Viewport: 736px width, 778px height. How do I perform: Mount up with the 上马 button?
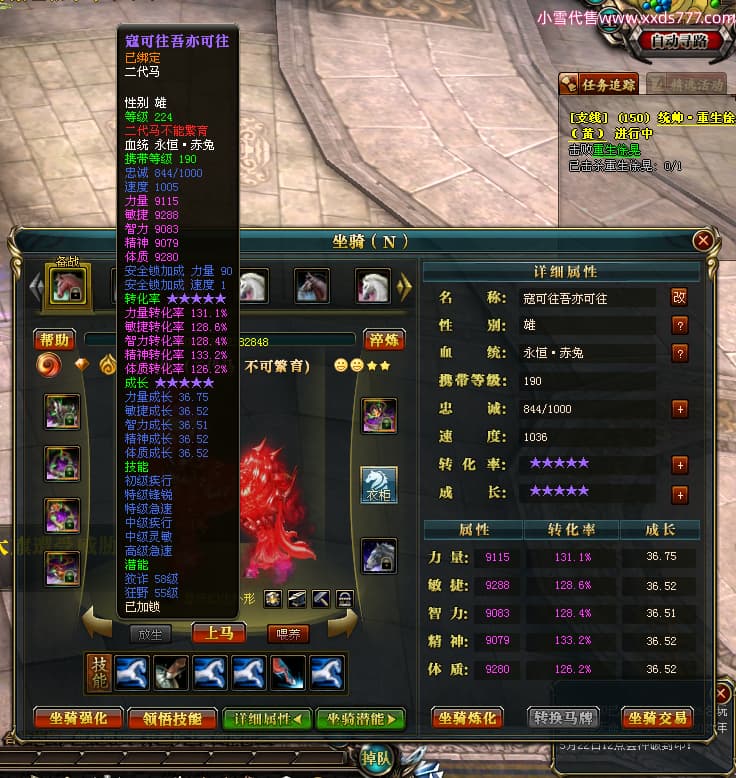(x=219, y=633)
